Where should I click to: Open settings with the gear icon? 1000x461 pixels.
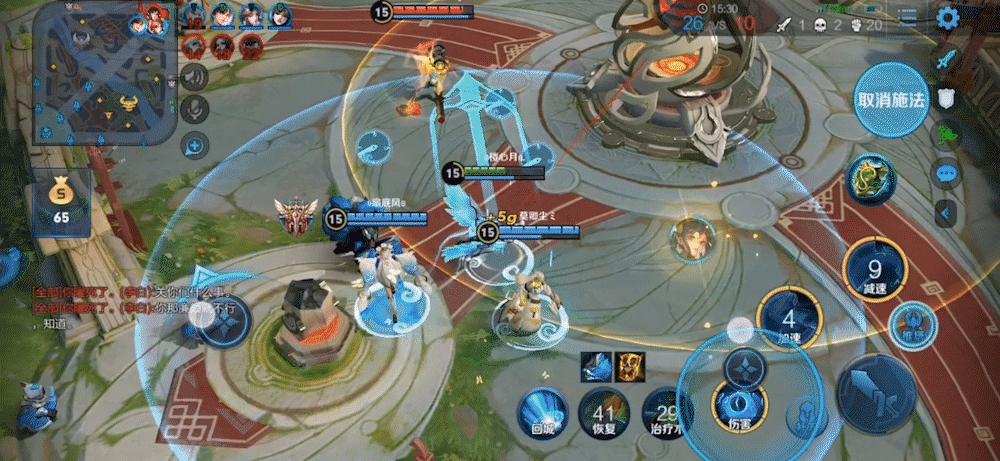click(x=975, y=17)
